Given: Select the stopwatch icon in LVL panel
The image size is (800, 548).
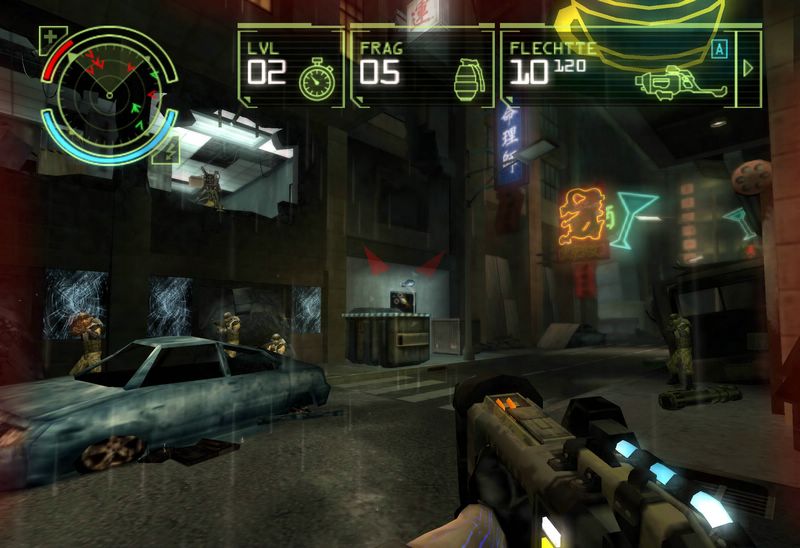Looking at the screenshot, I should click(316, 77).
